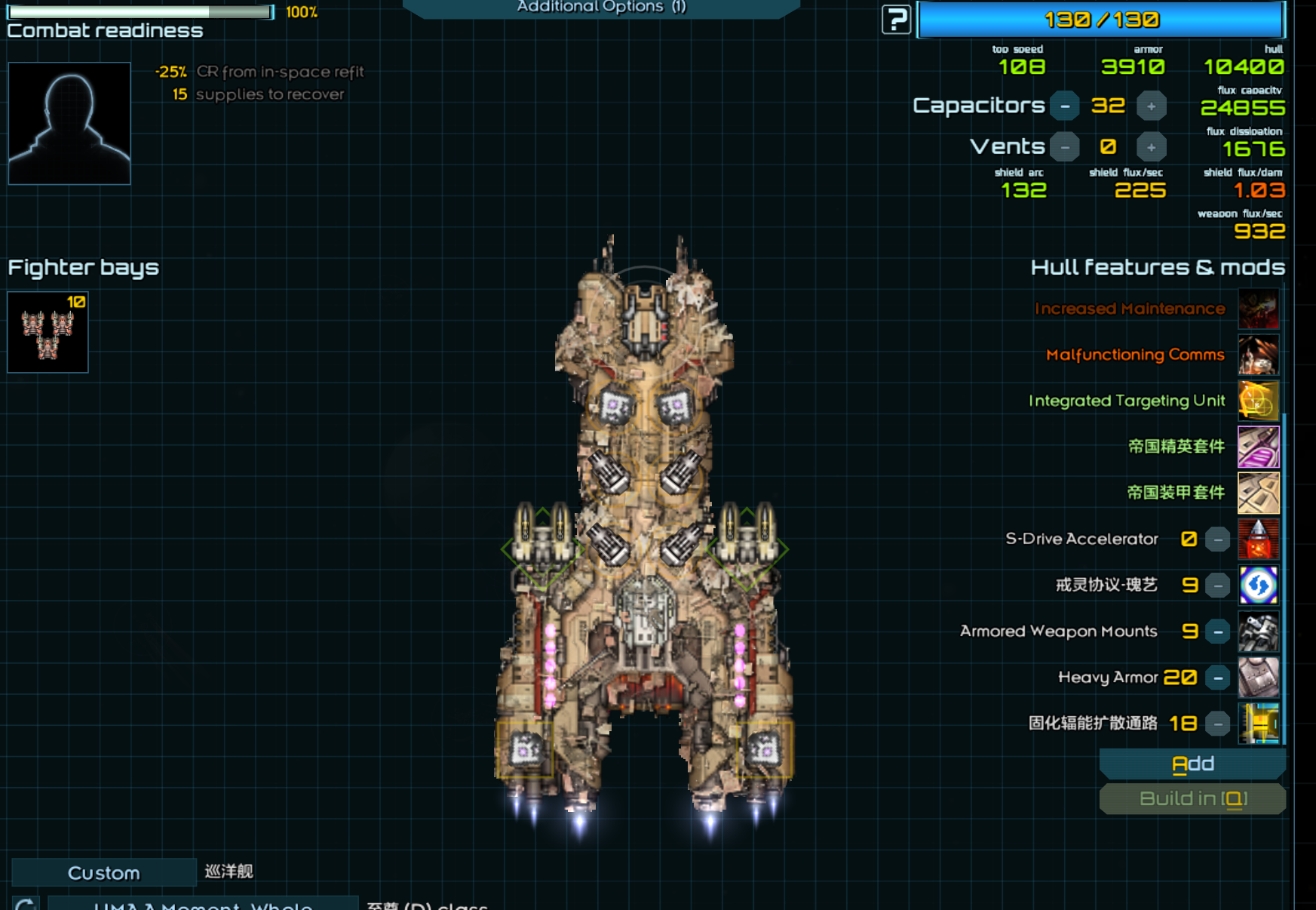1316x910 pixels.
Task: Click the officer portrait silhouette
Action: [69, 123]
